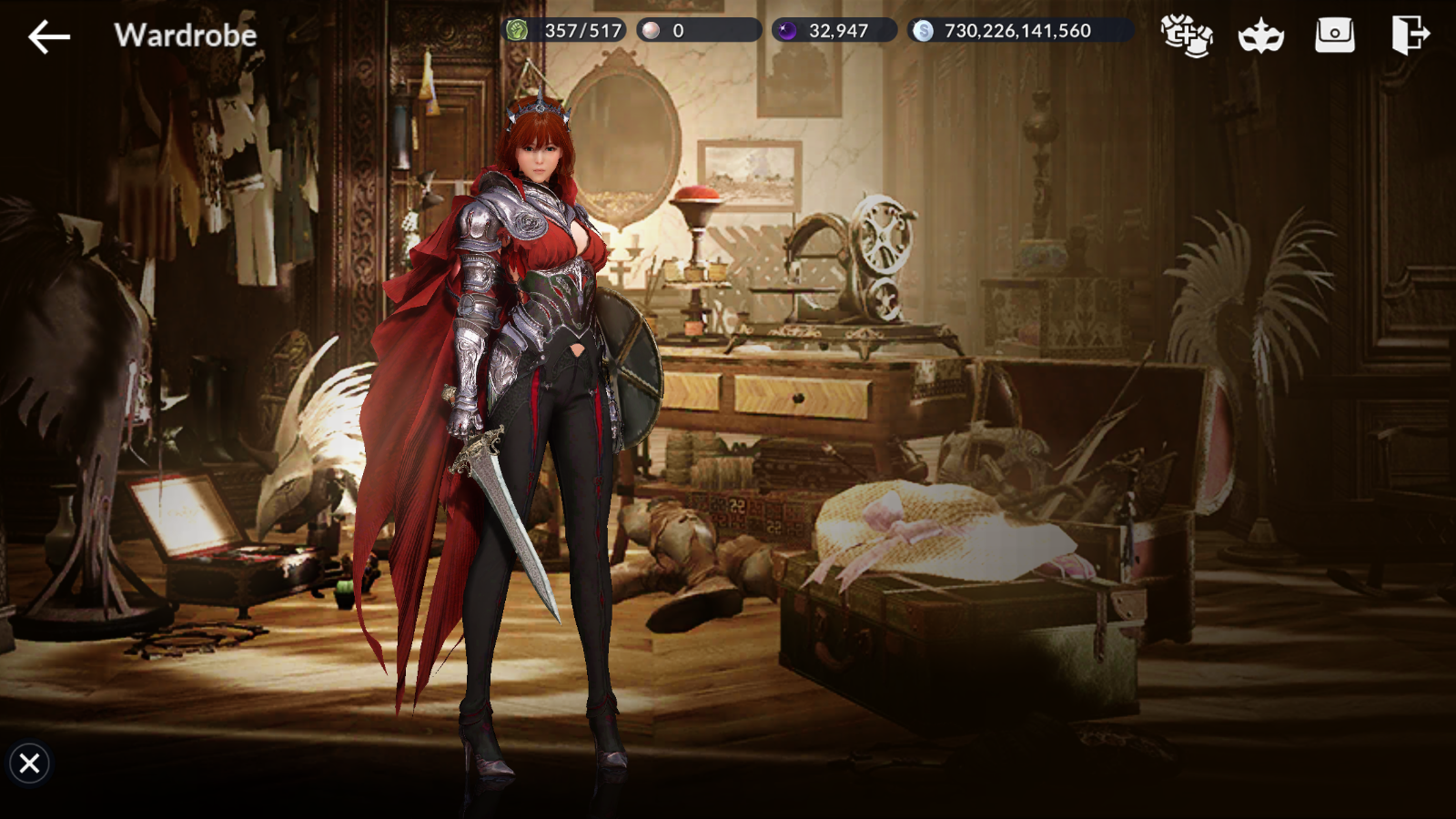This screenshot has height=819, width=1456.
Task: Open the pouch bag icon
Action: pyautogui.click(x=1334, y=35)
